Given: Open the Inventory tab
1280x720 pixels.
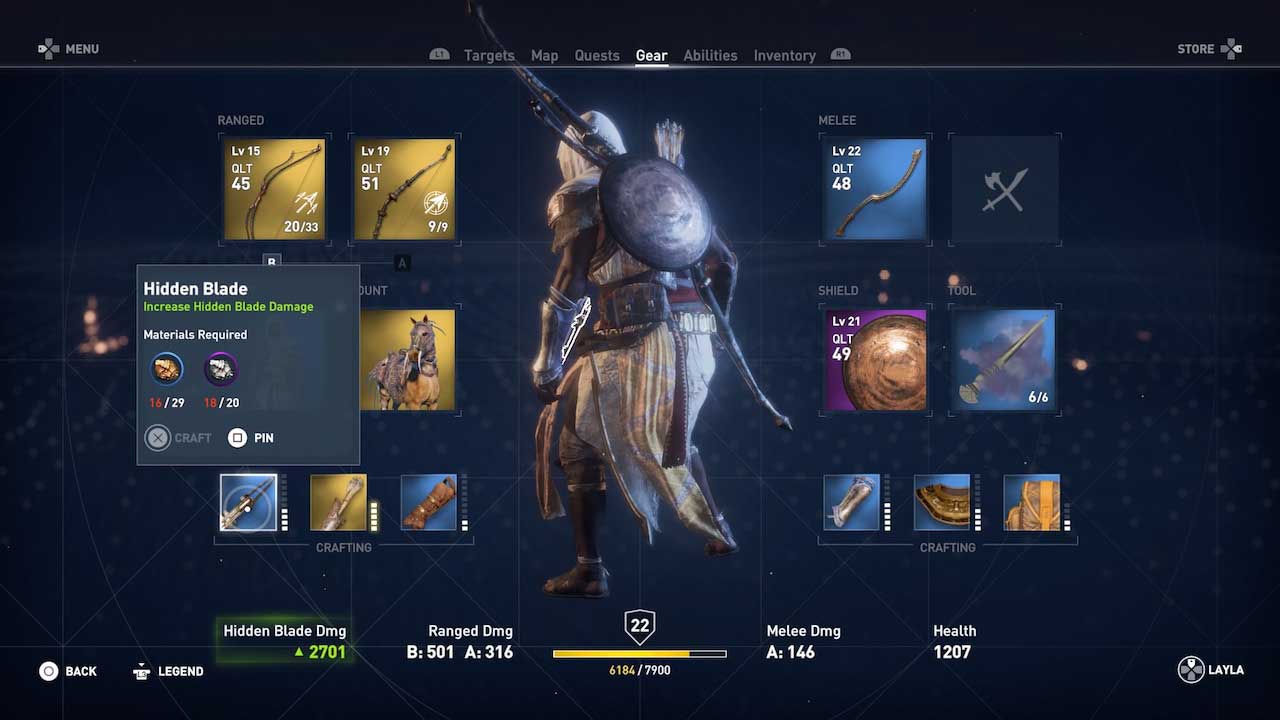Looking at the screenshot, I should [784, 55].
